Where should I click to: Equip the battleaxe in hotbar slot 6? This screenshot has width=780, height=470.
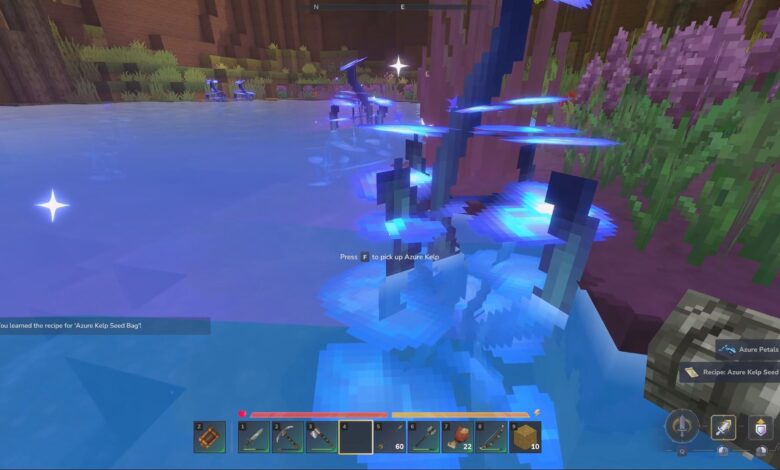coord(423,437)
